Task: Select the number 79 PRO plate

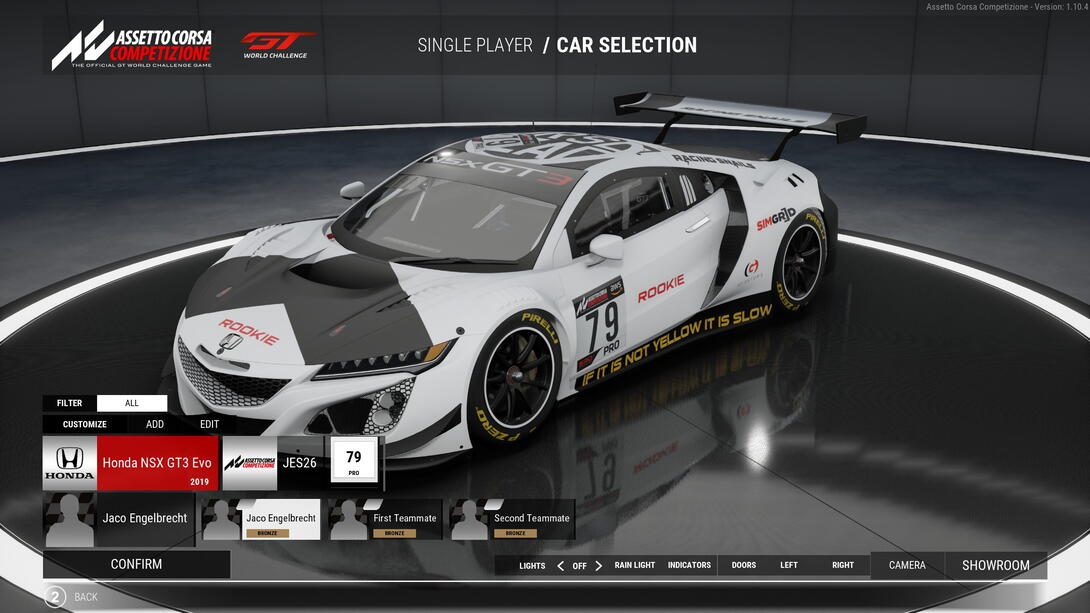Action: (354, 461)
